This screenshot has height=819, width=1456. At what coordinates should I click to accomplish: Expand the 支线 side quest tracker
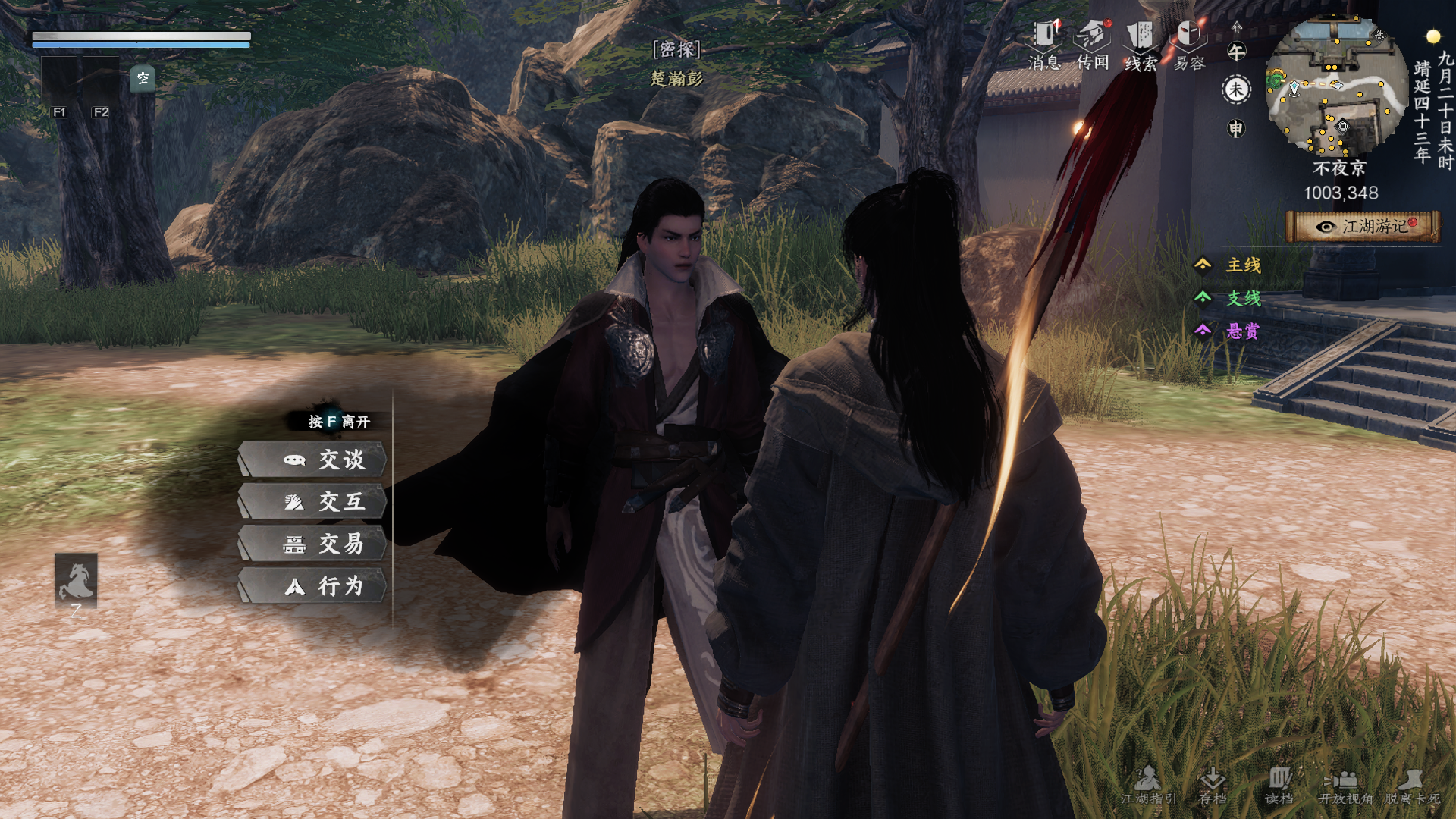[1230, 298]
